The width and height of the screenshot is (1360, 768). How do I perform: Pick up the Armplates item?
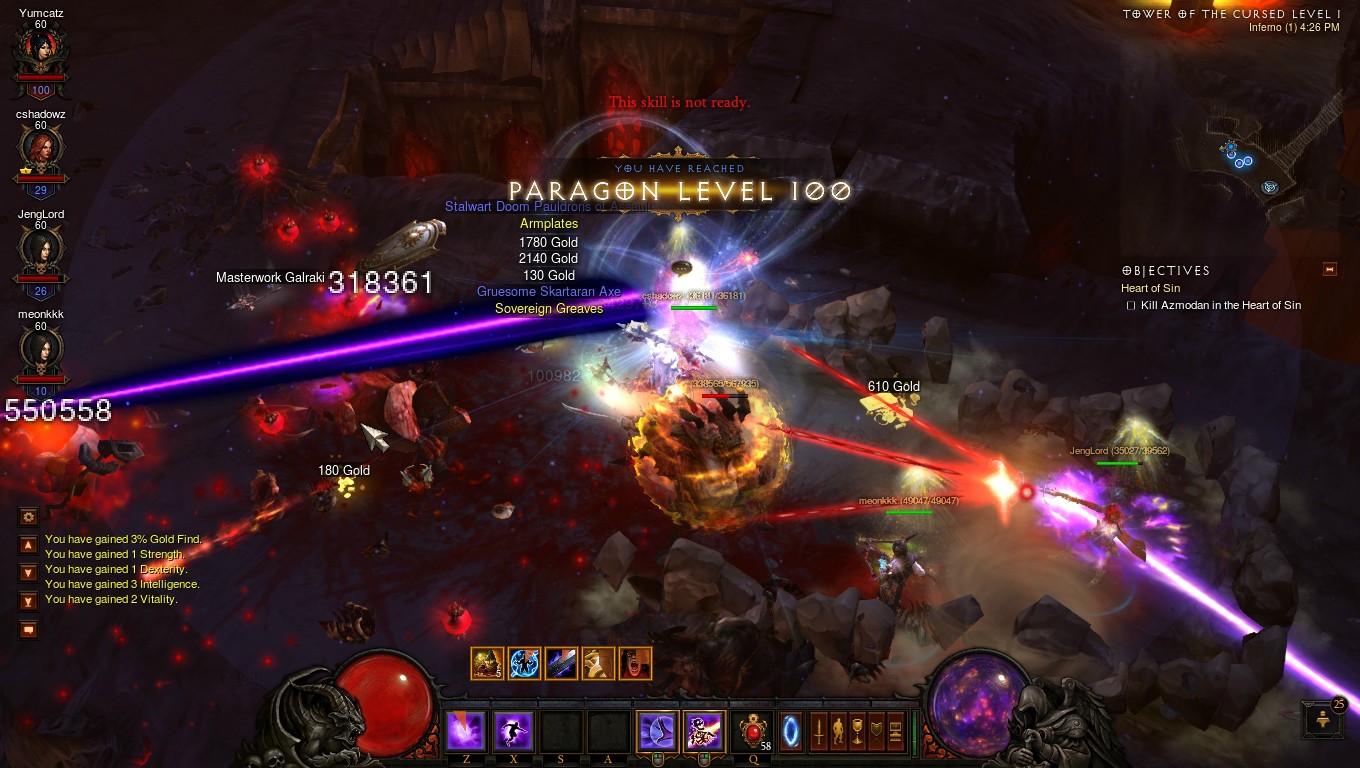click(x=549, y=223)
